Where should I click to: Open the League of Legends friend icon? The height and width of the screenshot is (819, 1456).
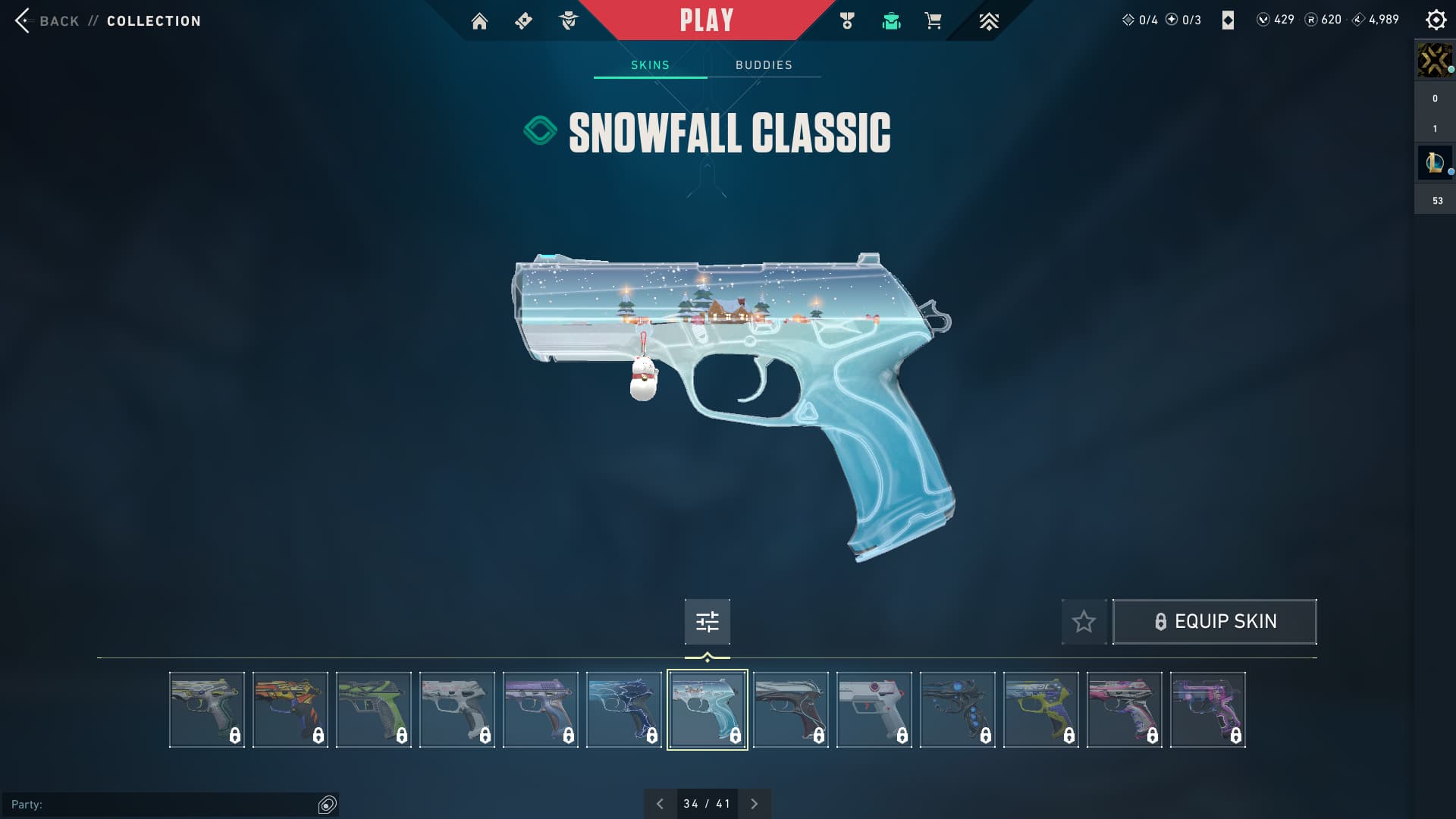(x=1434, y=162)
